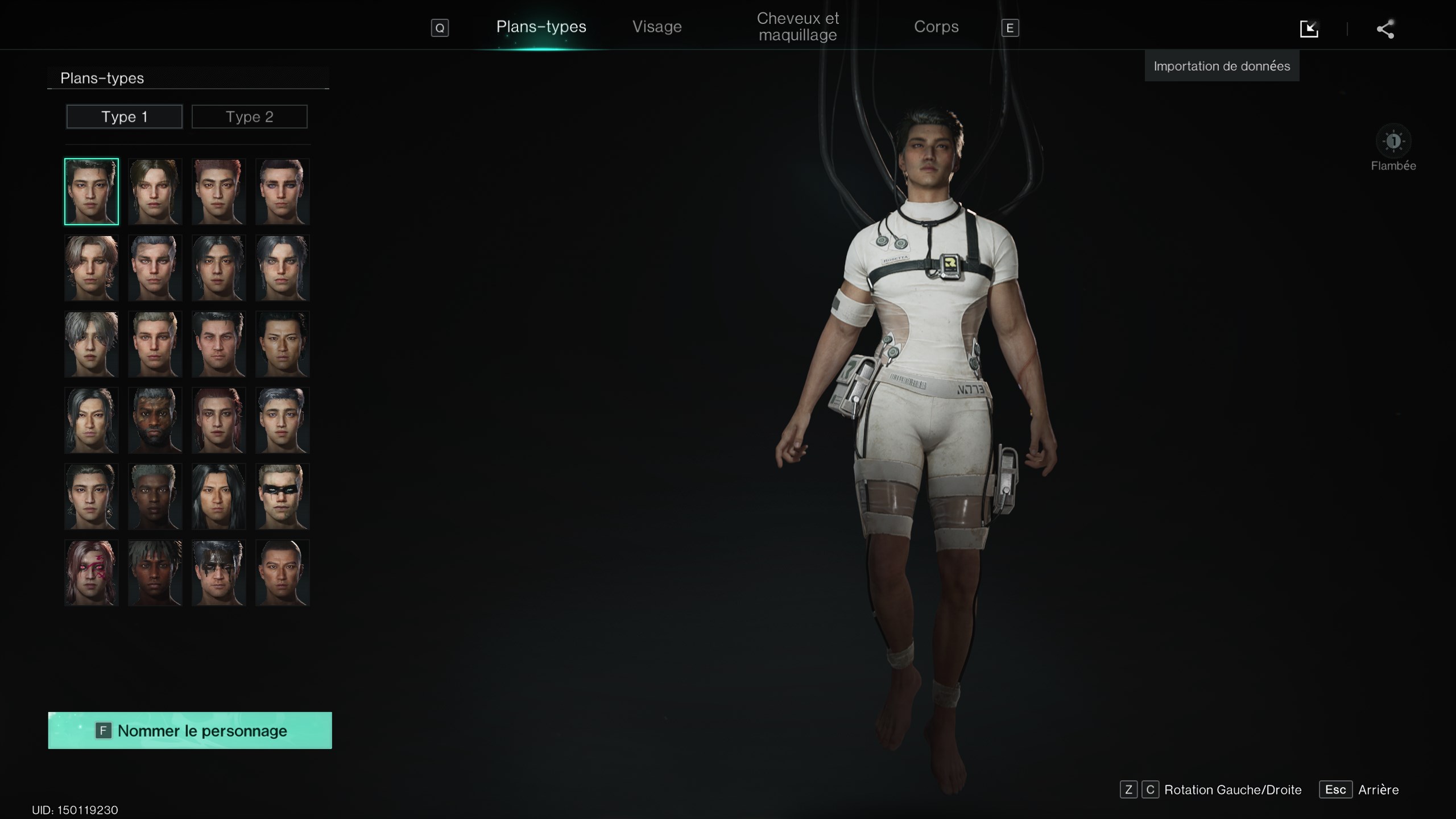Select the Type 2 preset category
1456x819 pixels.
pyautogui.click(x=249, y=116)
